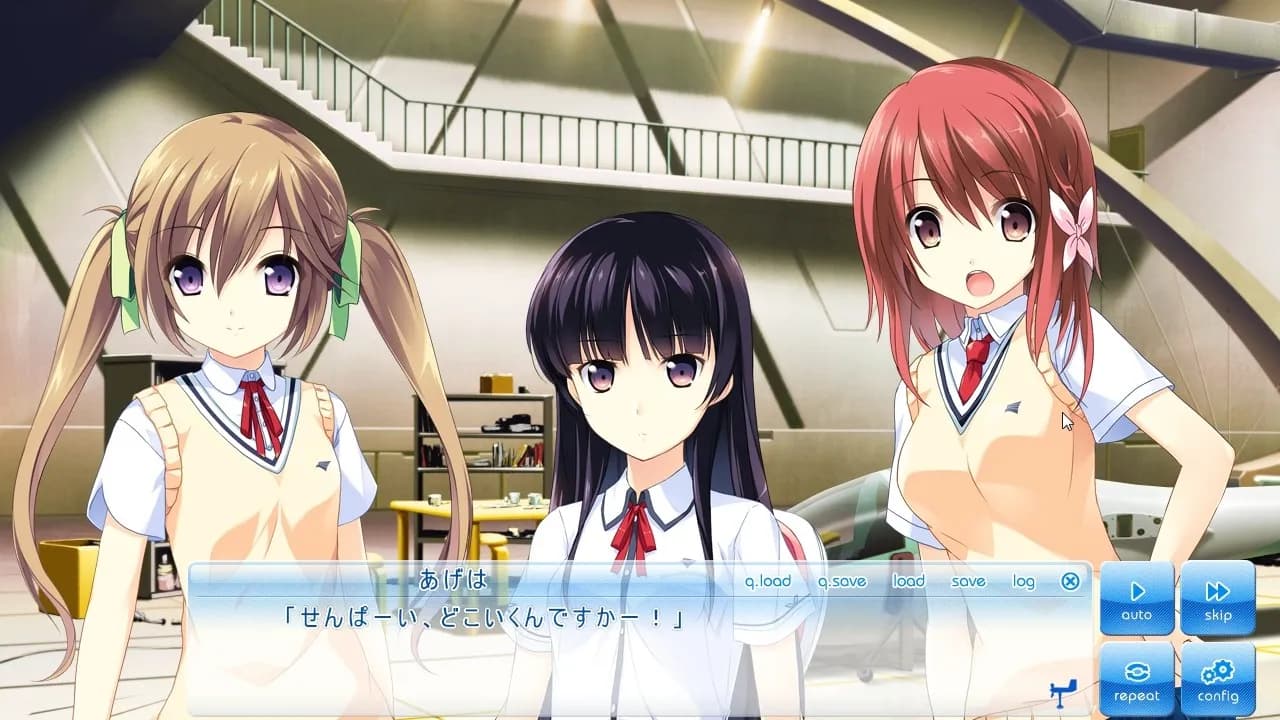Quick save with q.save

(x=843, y=580)
